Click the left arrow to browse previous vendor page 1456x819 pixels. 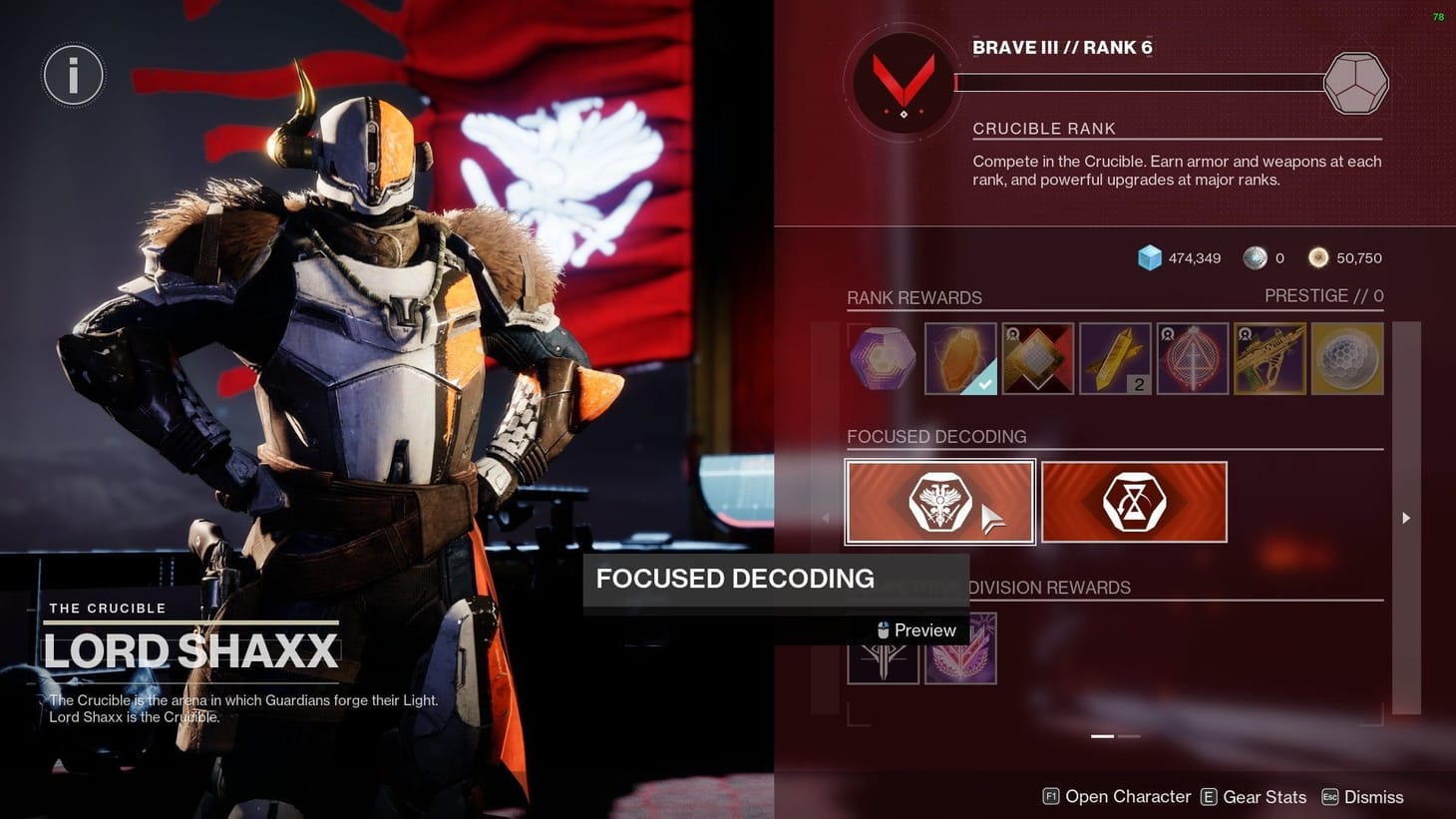tap(826, 518)
